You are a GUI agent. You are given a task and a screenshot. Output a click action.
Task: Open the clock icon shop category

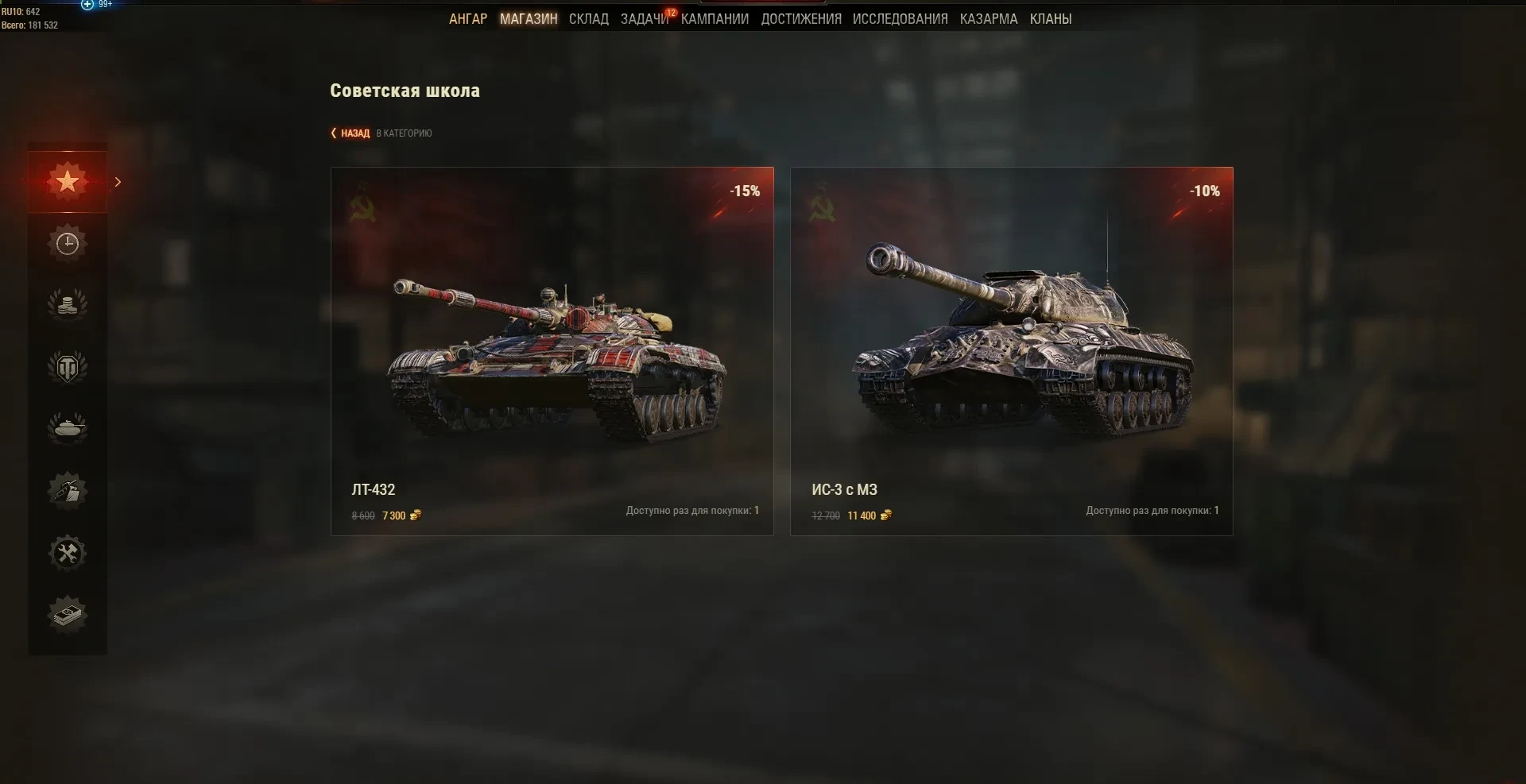(x=68, y=244)
